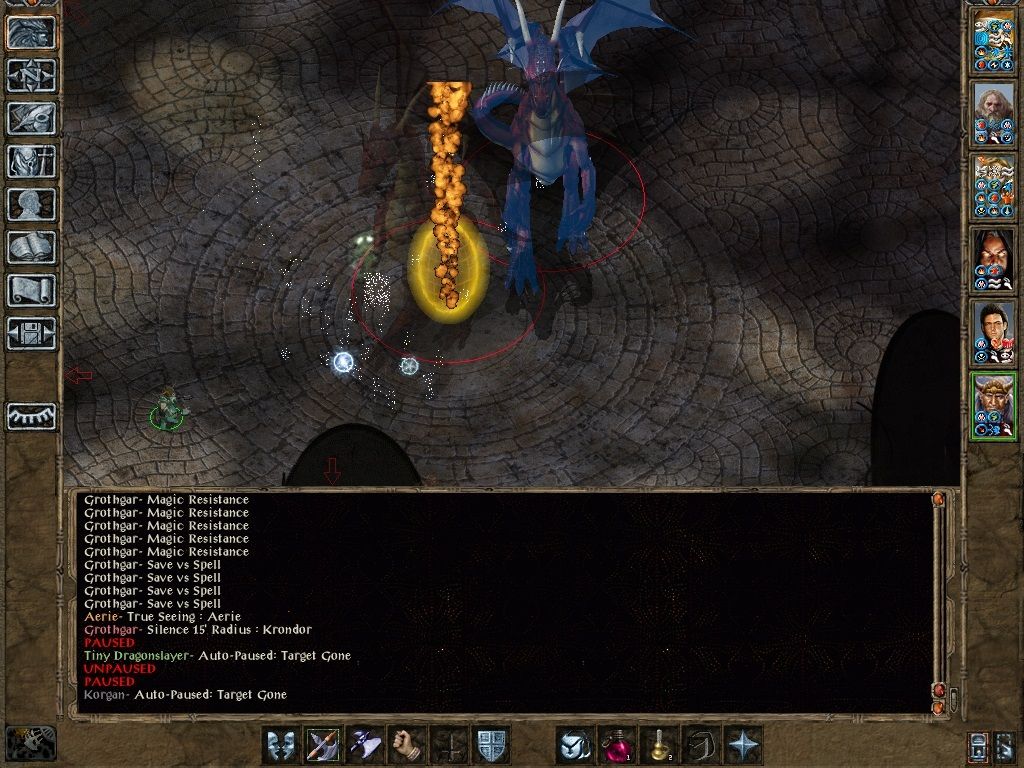
Task: Use the golden flask quick item
Action: tap(659, 746)
